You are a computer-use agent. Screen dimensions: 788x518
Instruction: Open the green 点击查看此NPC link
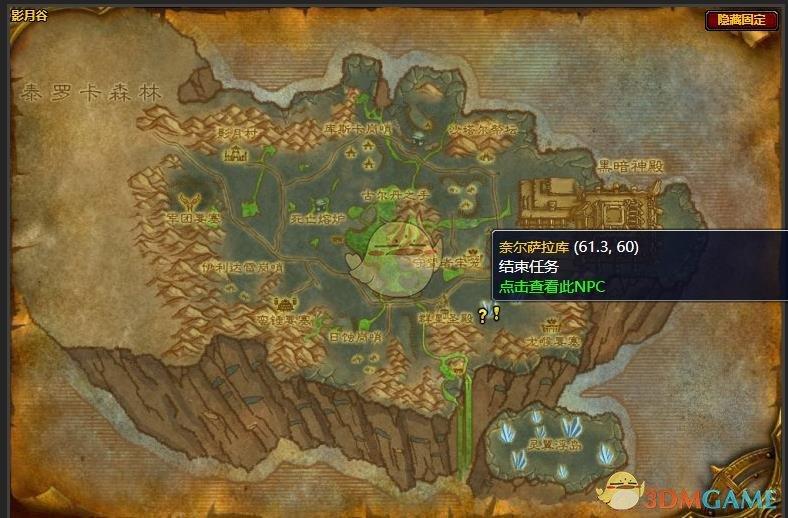click(x=552, y=286)
